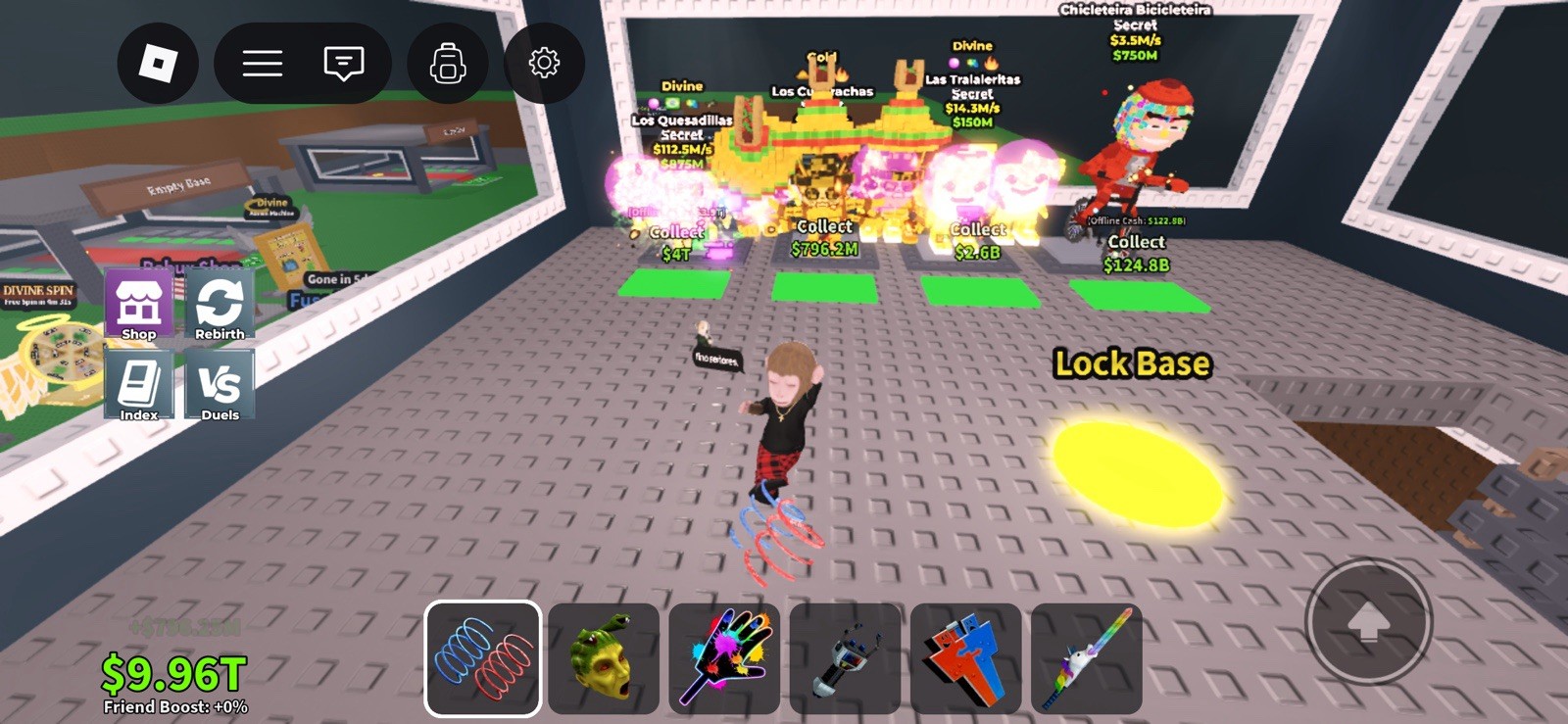
Task: Select the unicorn sword item
Action: [x=1088, y=658]
